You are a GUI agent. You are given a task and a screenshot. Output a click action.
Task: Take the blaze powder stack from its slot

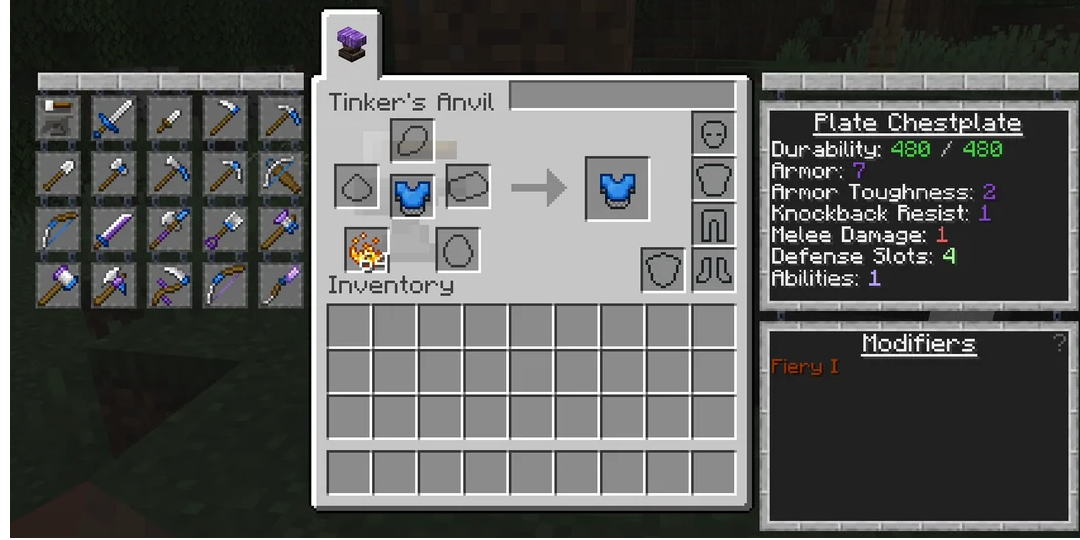(367, 249)
